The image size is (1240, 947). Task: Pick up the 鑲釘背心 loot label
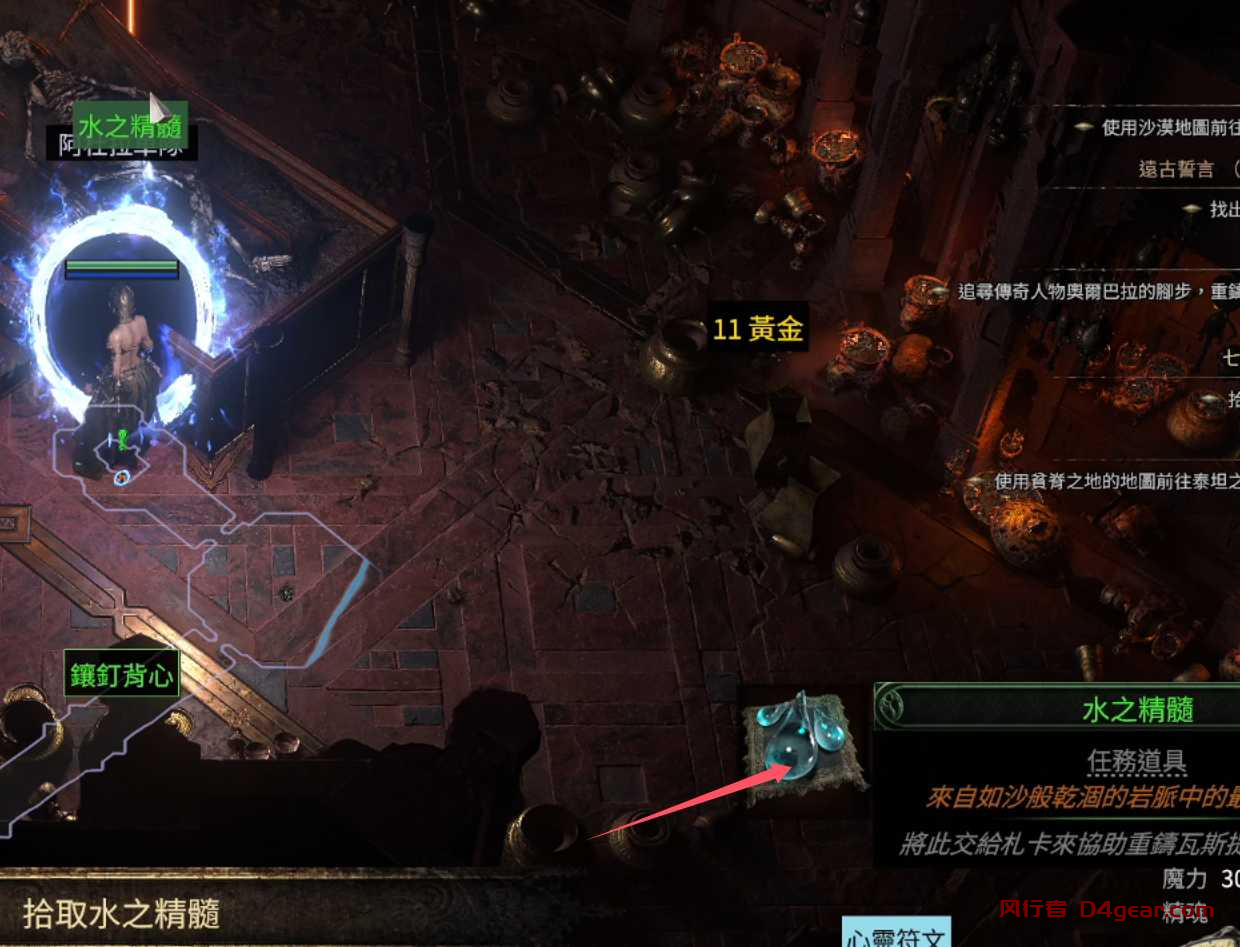tap(122, 677)
